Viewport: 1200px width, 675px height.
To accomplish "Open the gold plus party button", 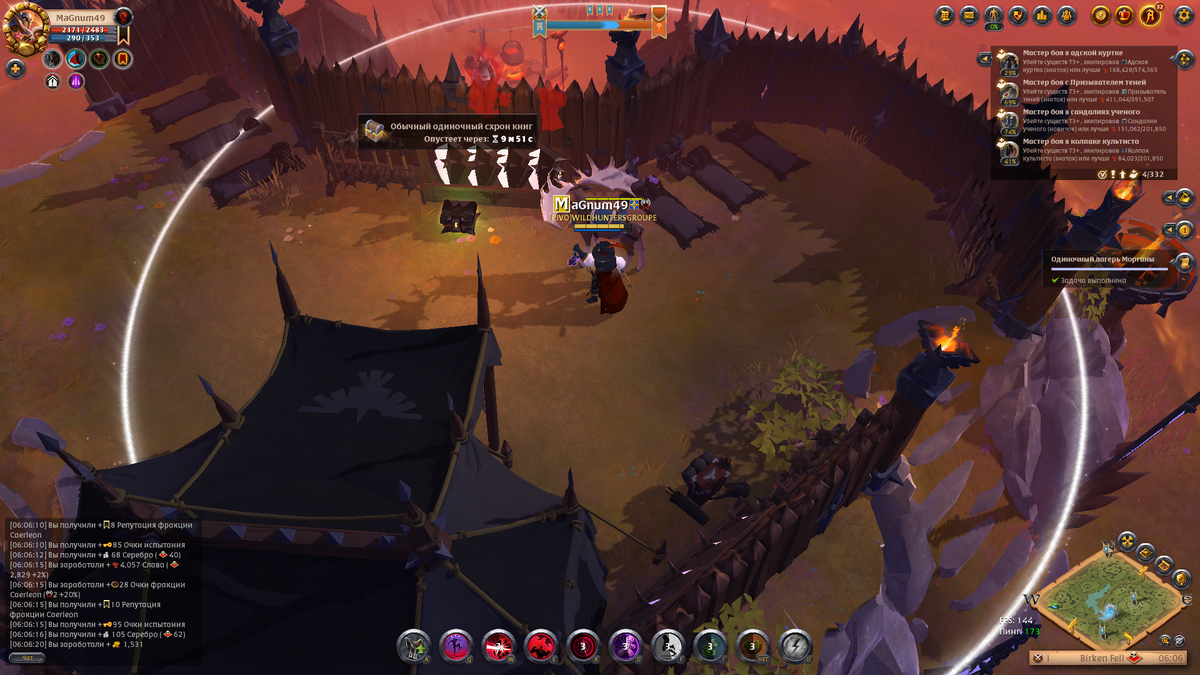I will click(x=15, y=69).
